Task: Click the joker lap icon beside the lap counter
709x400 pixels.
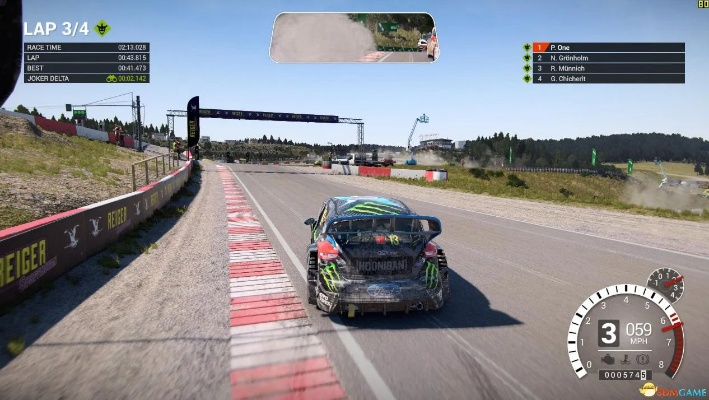Action: coord(101,29)
